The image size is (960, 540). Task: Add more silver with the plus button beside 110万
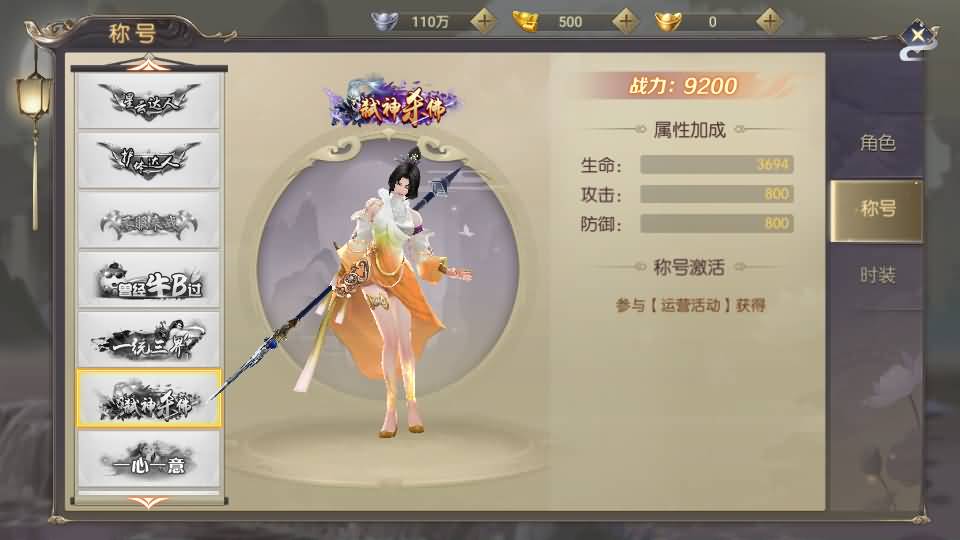point(484,20)
